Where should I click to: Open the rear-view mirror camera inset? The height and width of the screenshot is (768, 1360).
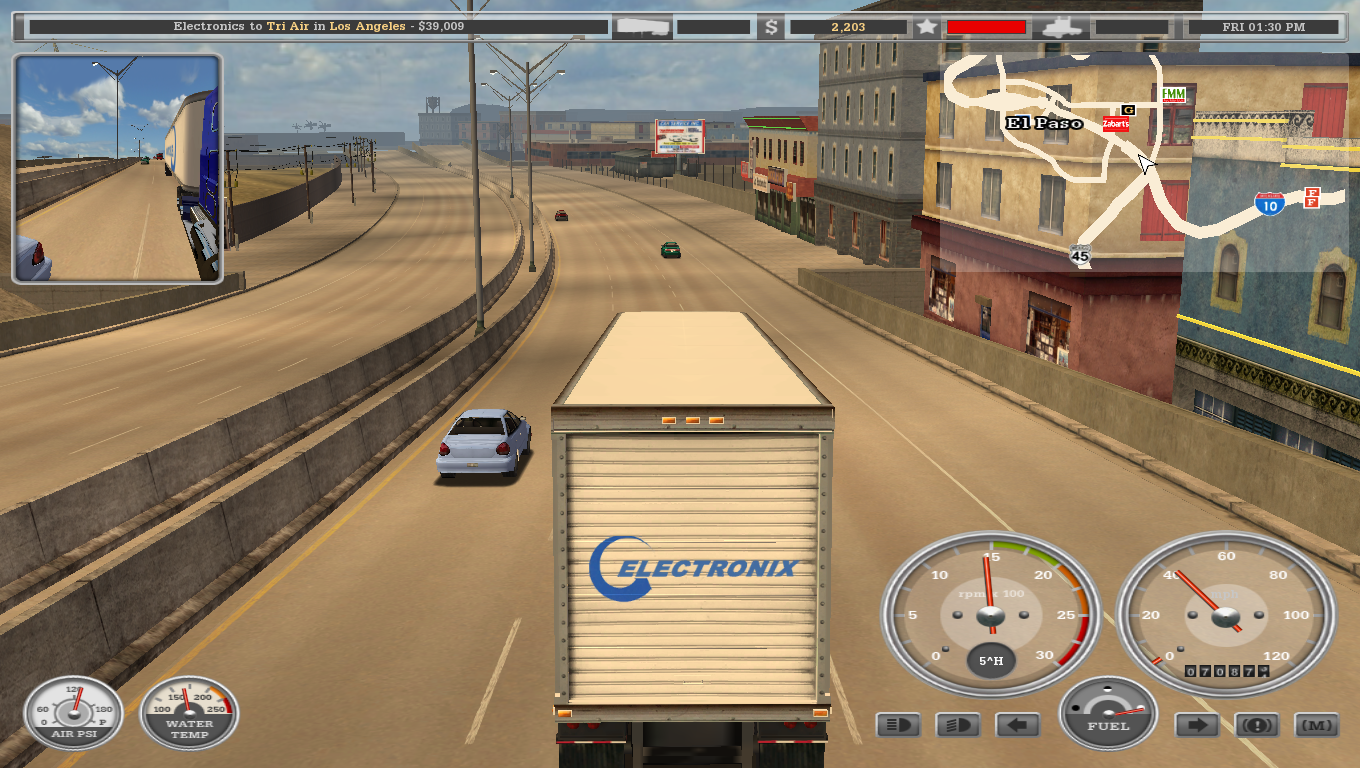tap(117, 168)
